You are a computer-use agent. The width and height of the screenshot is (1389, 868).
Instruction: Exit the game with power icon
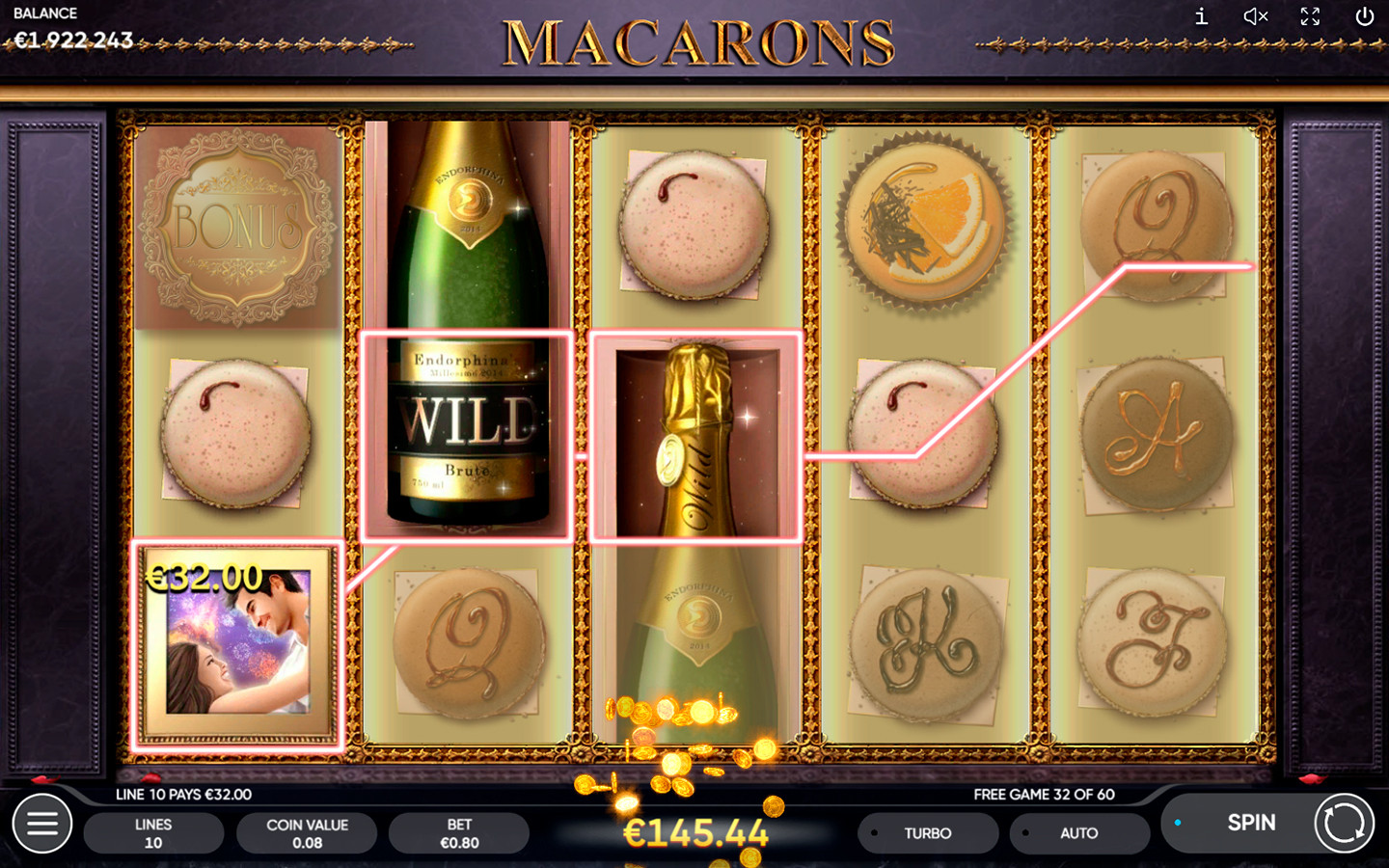[x=1364, y=16]
